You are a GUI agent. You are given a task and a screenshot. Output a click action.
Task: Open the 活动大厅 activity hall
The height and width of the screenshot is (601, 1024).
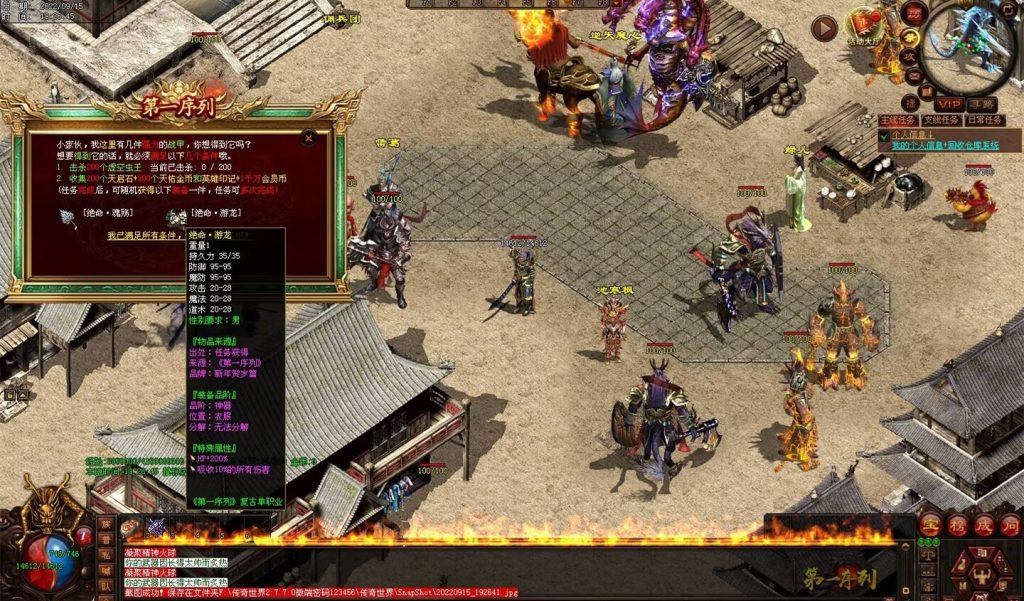tap(862, 25)
